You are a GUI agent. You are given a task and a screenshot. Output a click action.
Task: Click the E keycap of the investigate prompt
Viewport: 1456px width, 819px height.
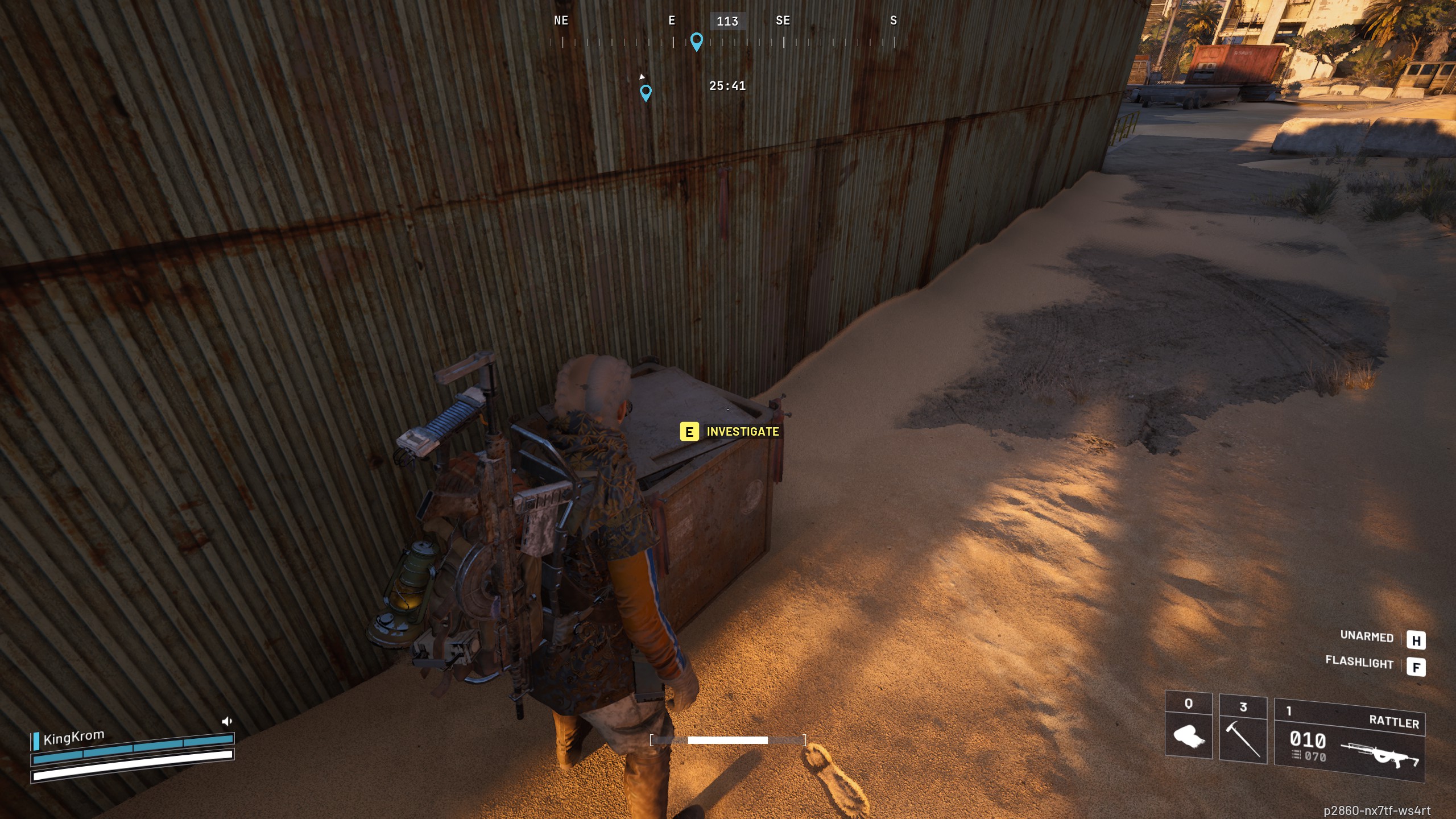689,432
